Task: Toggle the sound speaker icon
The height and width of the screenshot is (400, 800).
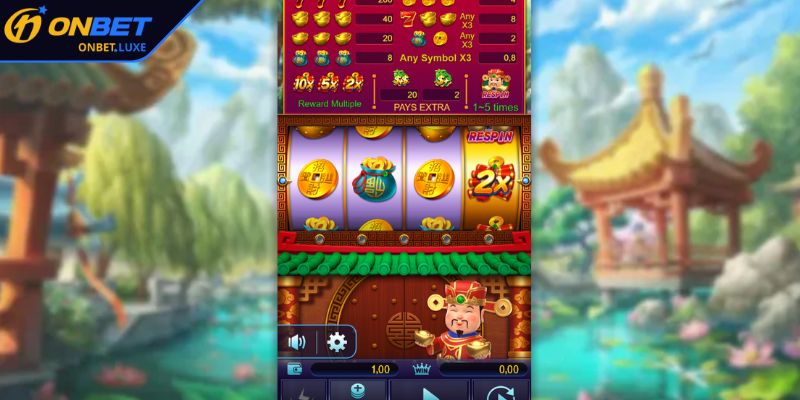Action: pos(297,342)
